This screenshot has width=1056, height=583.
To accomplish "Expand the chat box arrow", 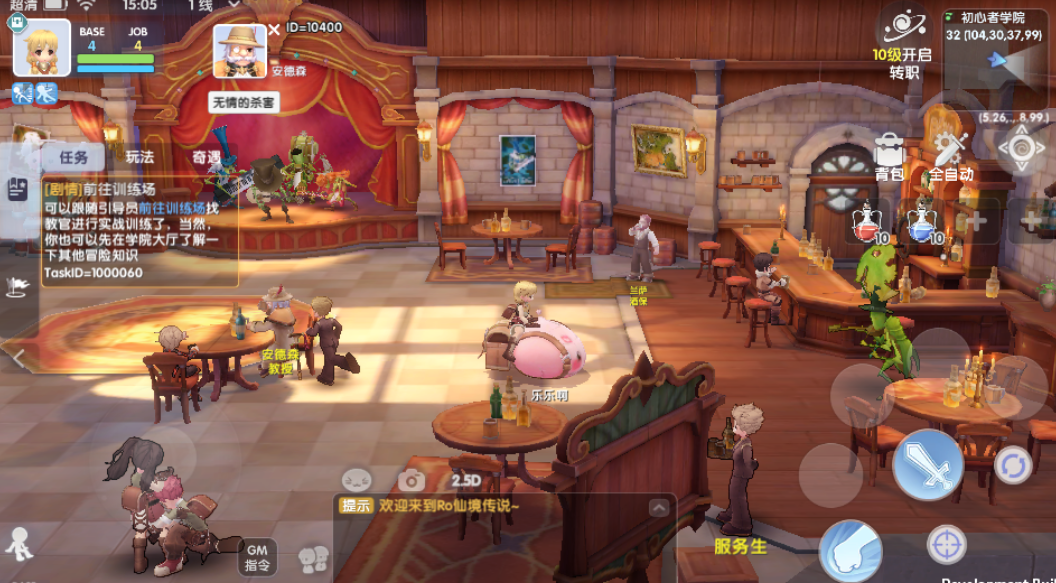I will pyautogui.click(x=658, y=507).
